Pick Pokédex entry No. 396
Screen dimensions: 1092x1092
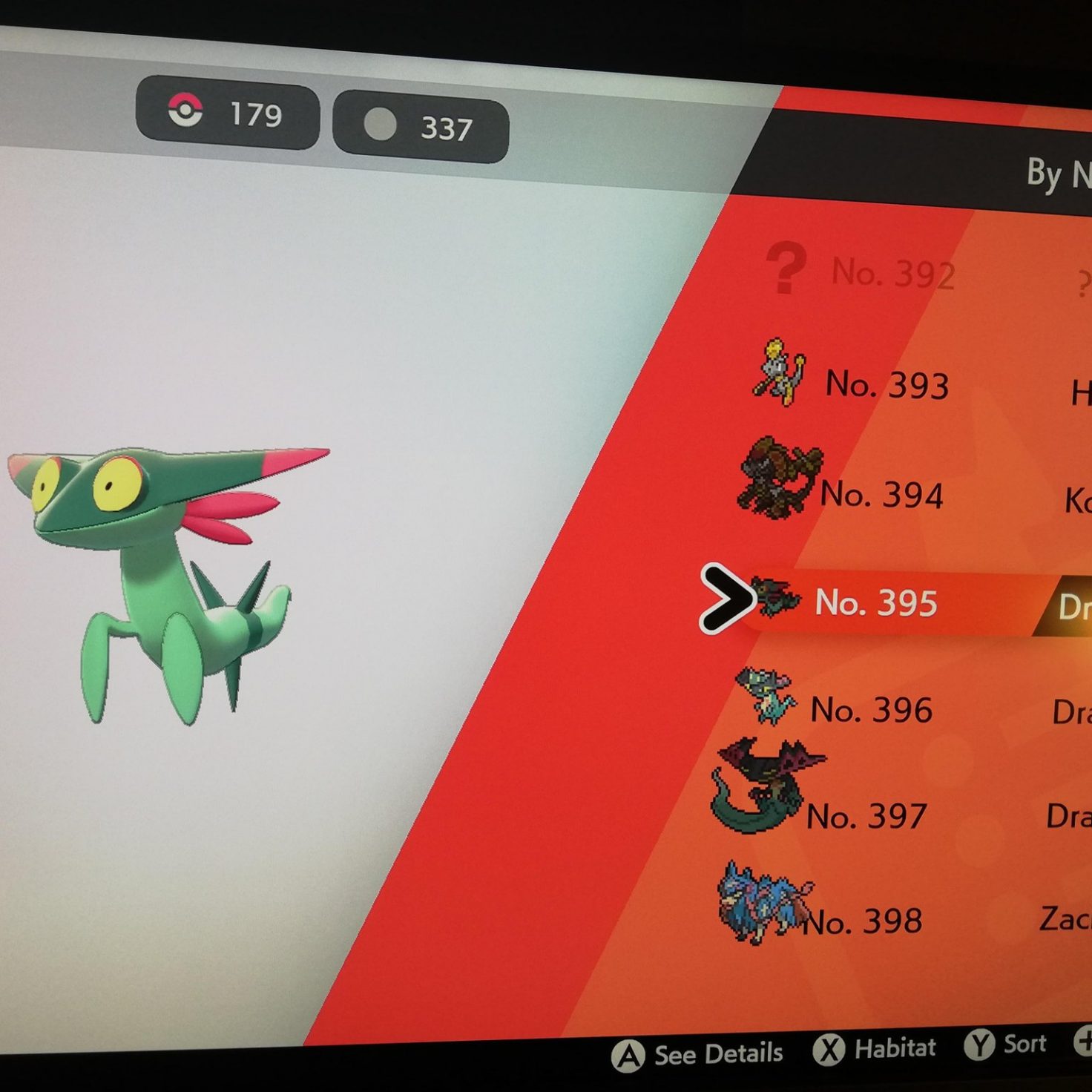click(x=871, y=710)
